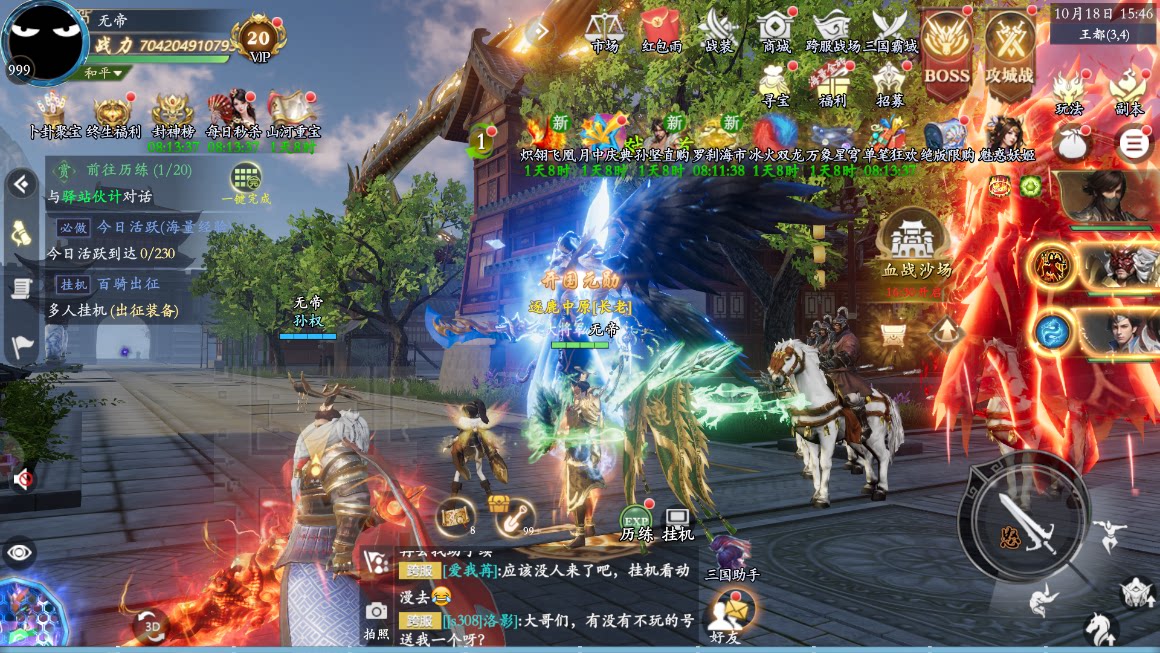
Task: Tap the sword attack button
Action: 1023,517
